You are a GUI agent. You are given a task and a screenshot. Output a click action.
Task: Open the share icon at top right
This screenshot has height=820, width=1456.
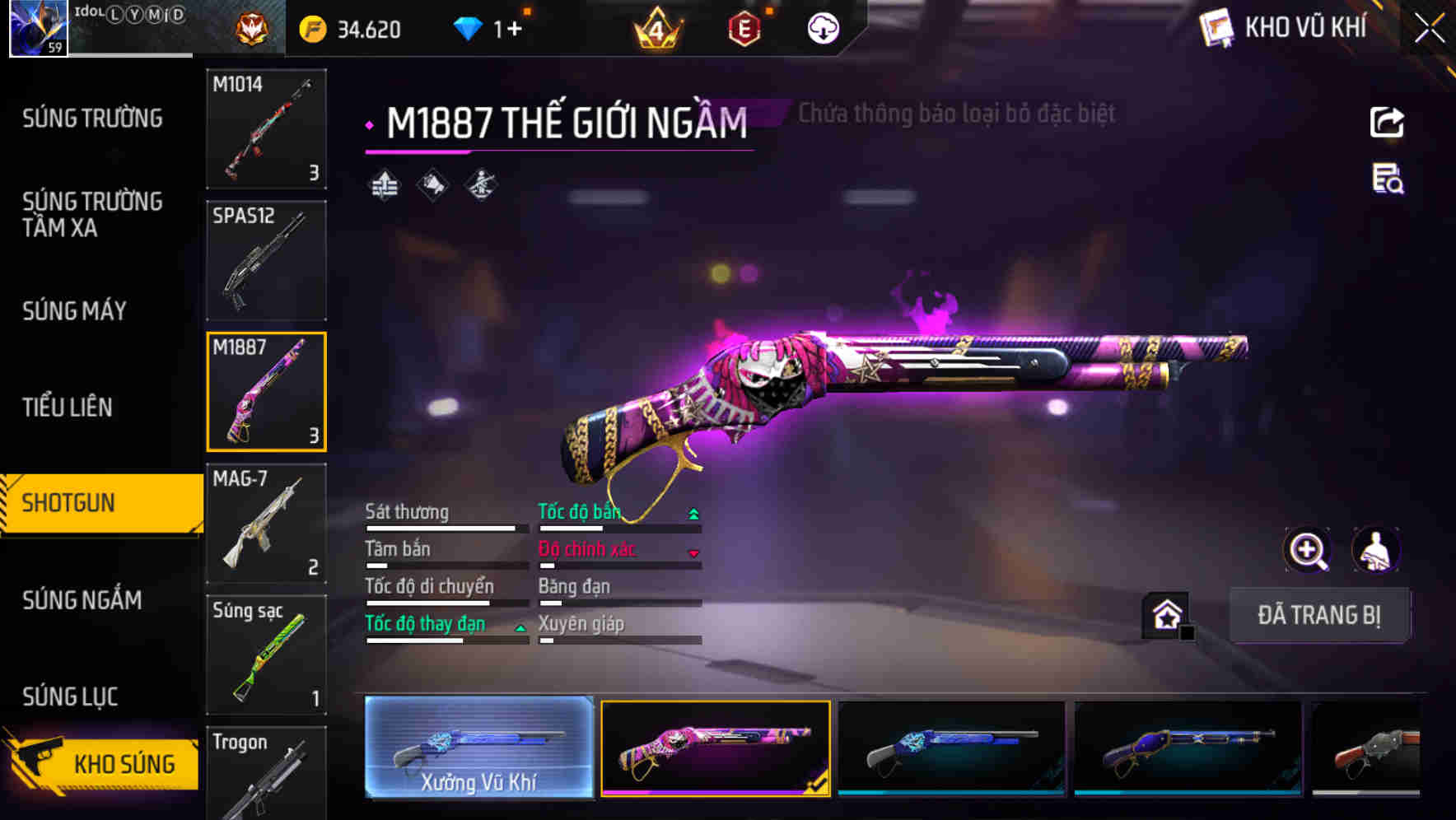(1387, 122)
